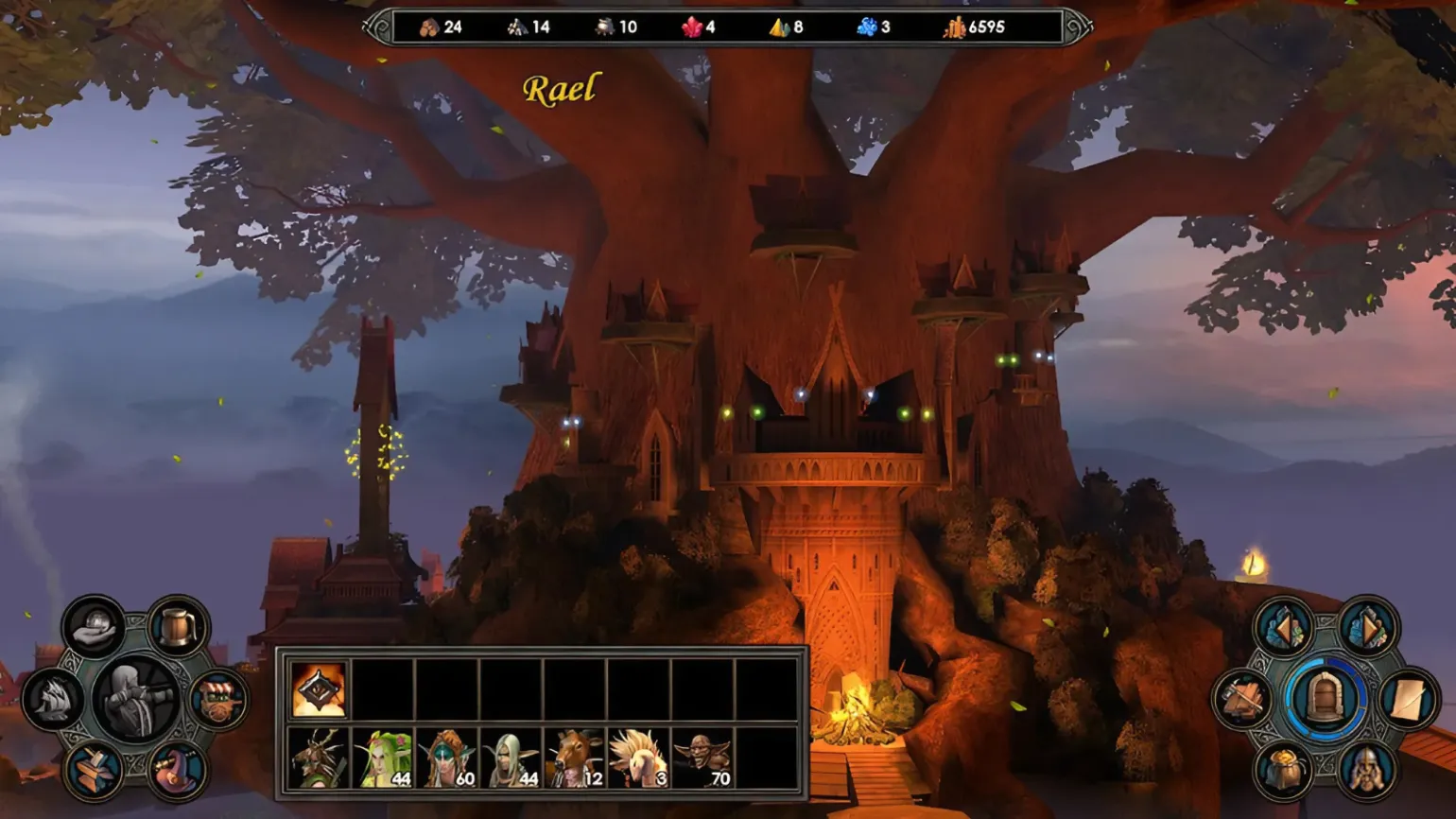Click the hand holding orb button

click(x=94, y=626)
